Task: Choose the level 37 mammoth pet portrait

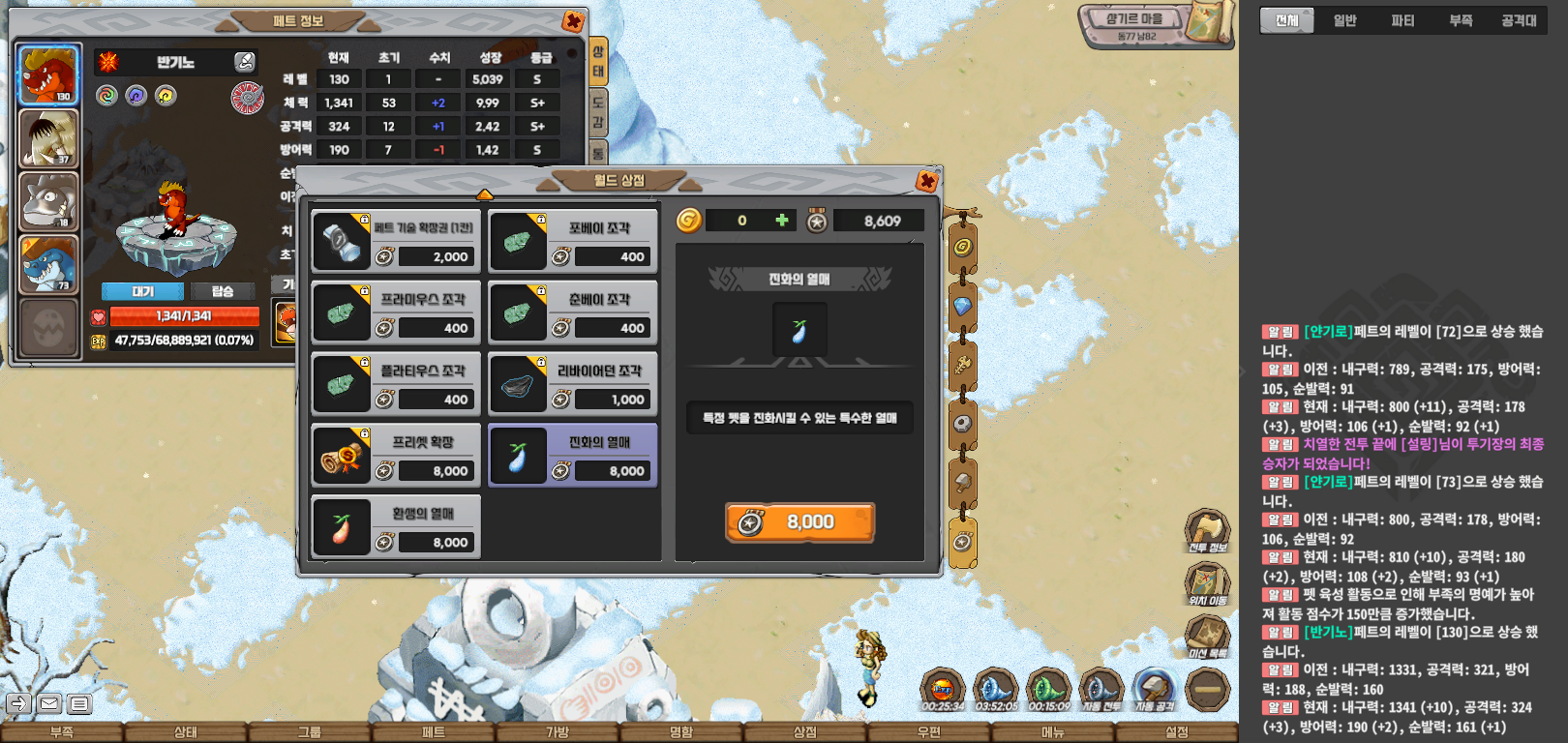Action: [48, 138]
